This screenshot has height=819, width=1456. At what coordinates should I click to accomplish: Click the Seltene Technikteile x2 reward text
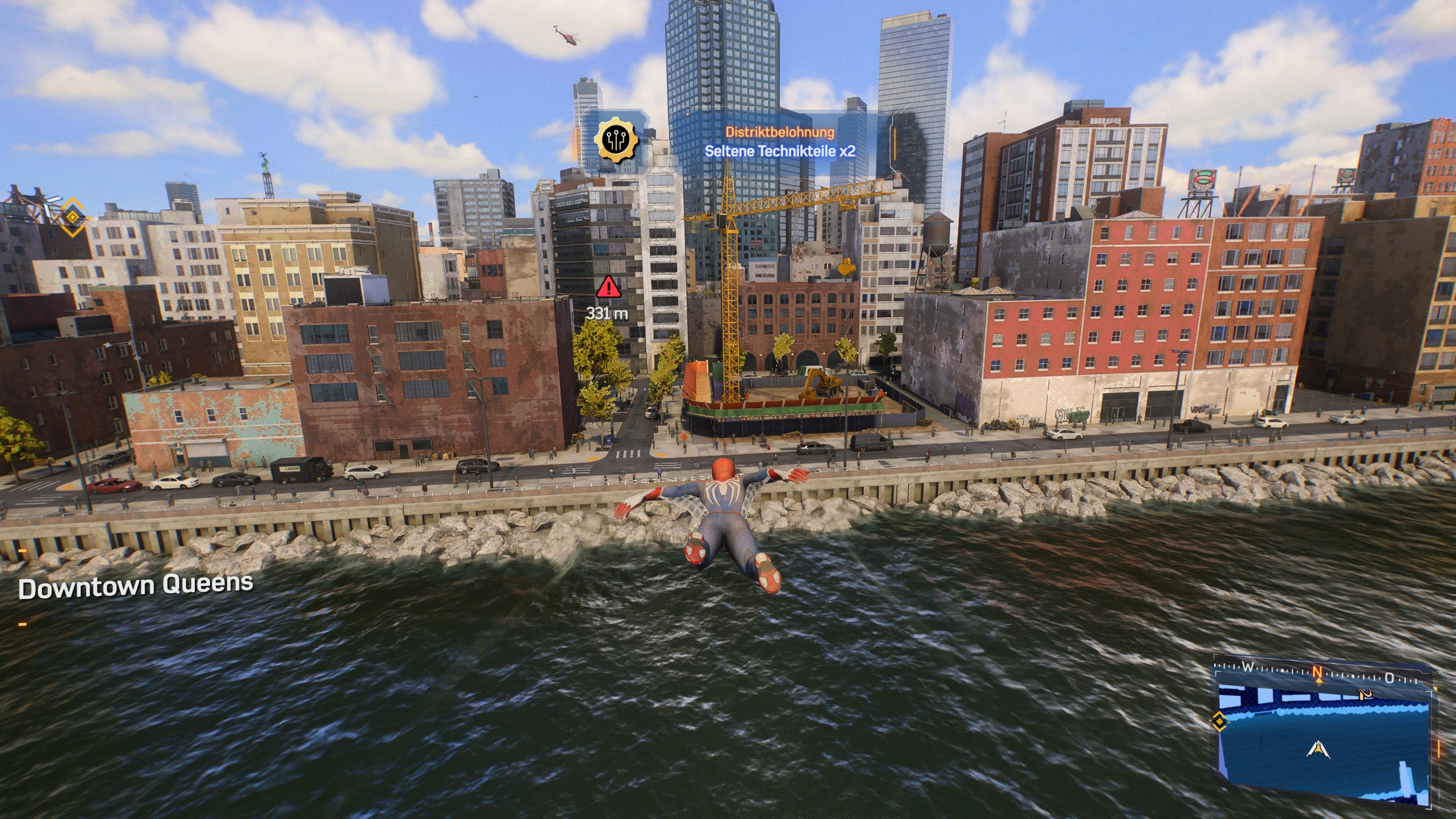780,152
